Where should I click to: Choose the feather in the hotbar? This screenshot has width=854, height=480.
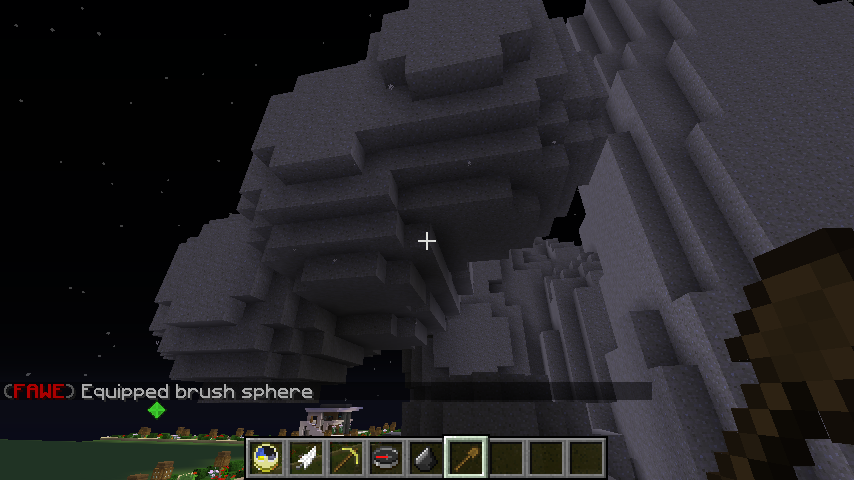pyautogui.click(x=306, y=458)
